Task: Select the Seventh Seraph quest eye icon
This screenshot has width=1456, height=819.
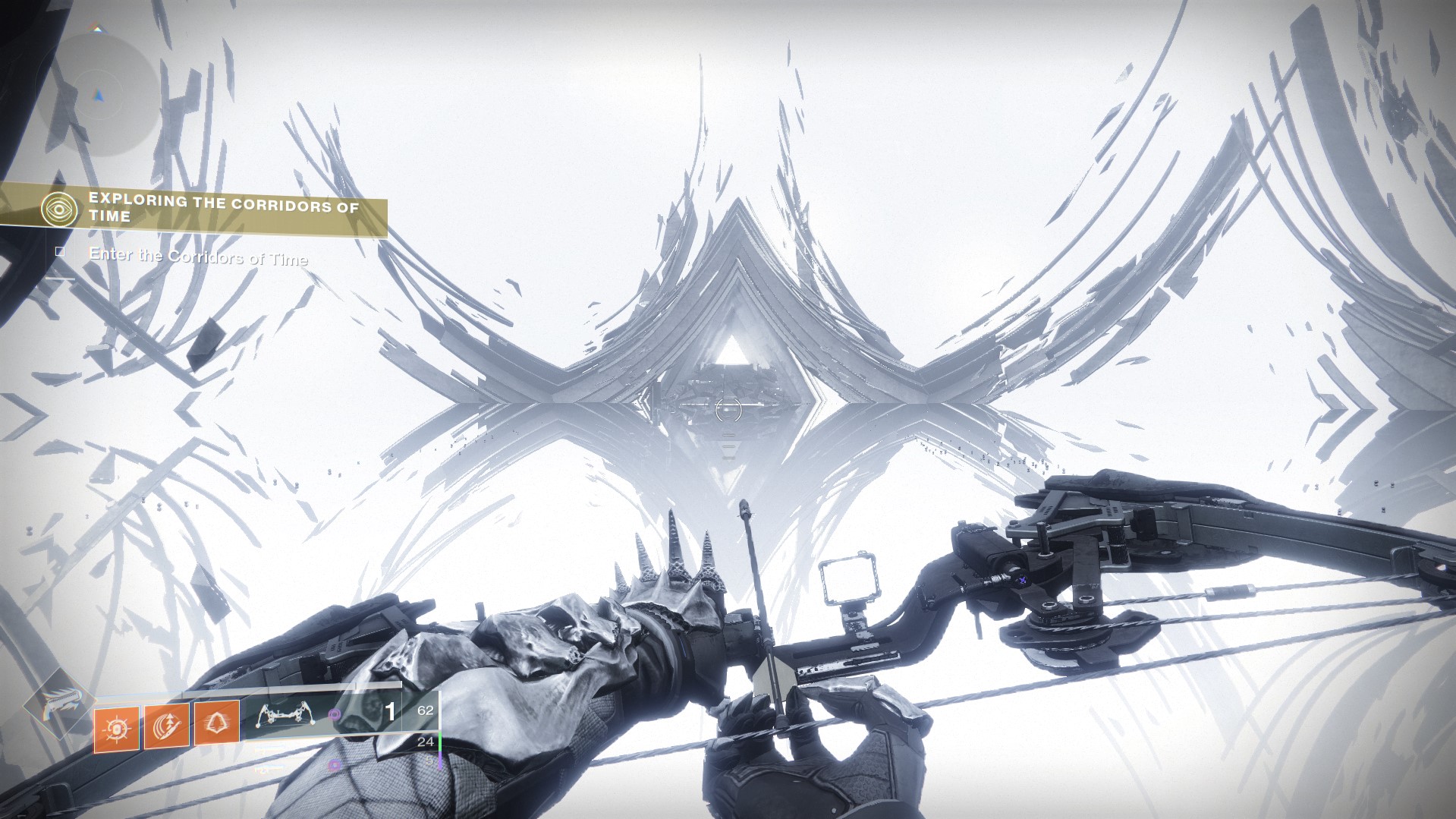Action: coord(59,208)
